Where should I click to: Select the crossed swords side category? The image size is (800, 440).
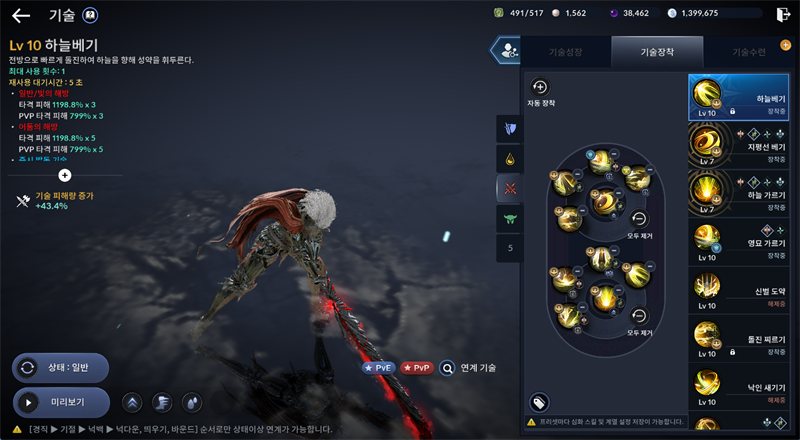tap(511, 188)
